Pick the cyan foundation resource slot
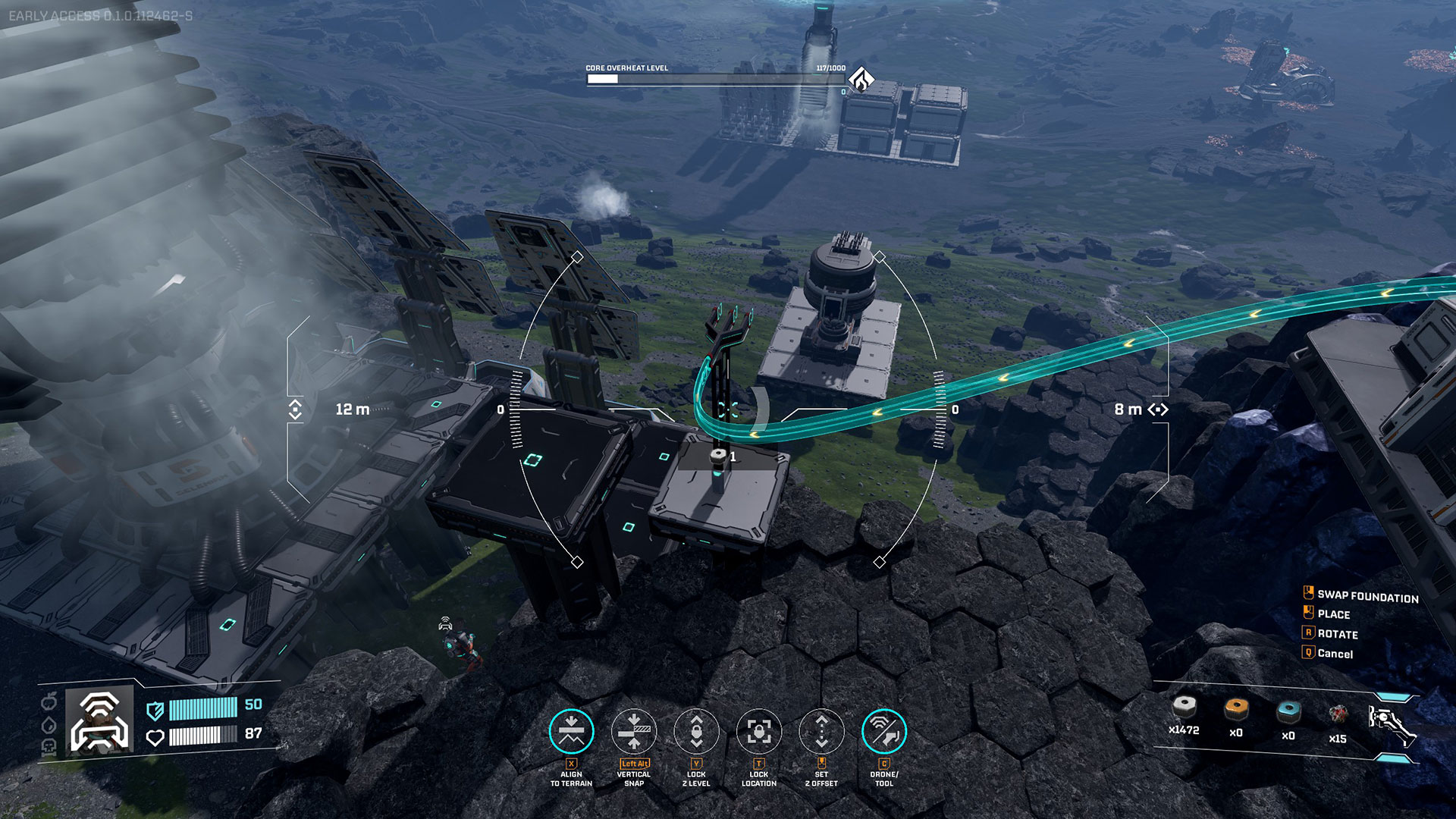The height and width of the screenshot is (819, 1456). (x=1288, y=712)
